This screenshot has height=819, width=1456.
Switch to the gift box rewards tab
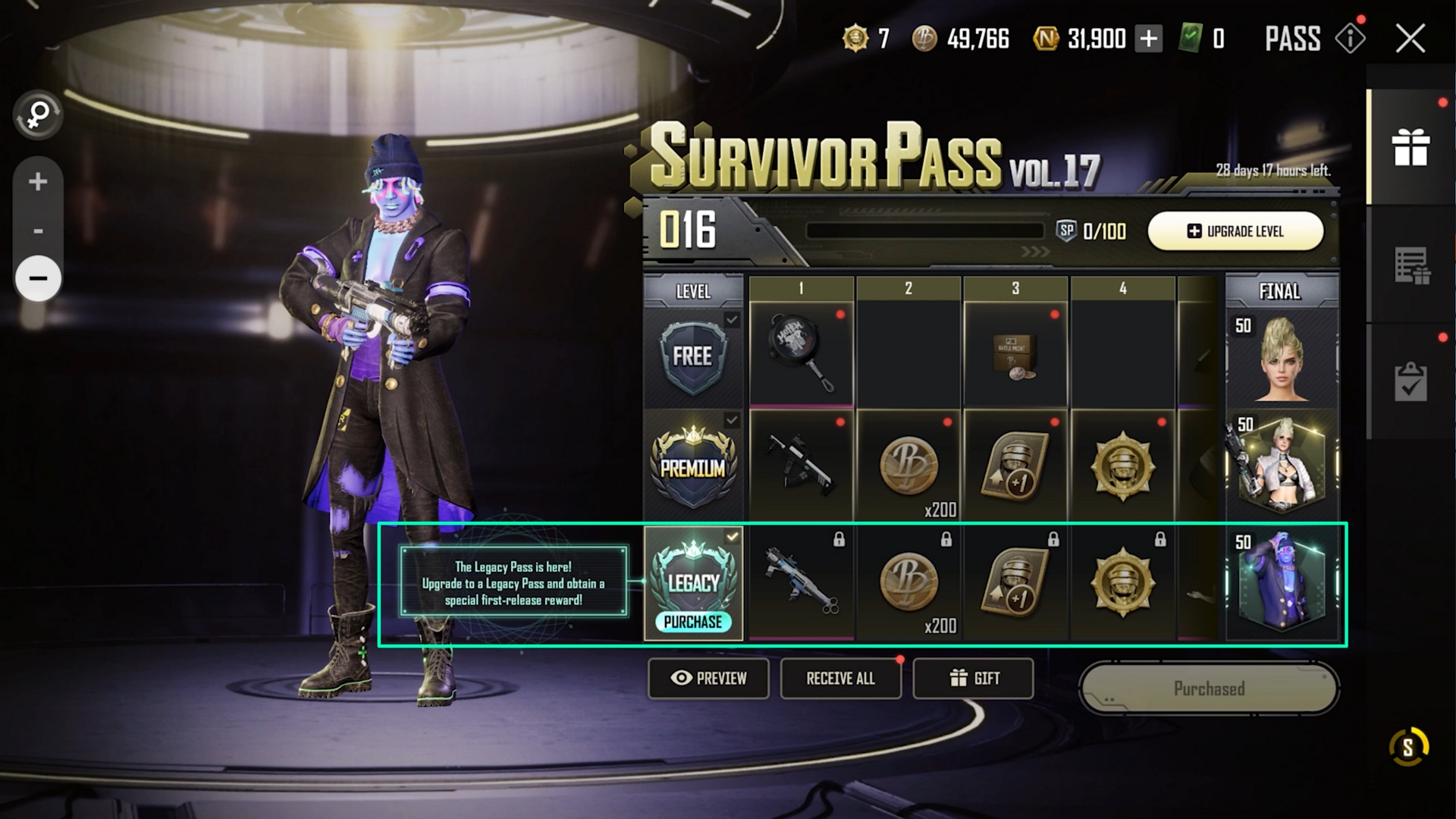click(x=1410, y=147)
